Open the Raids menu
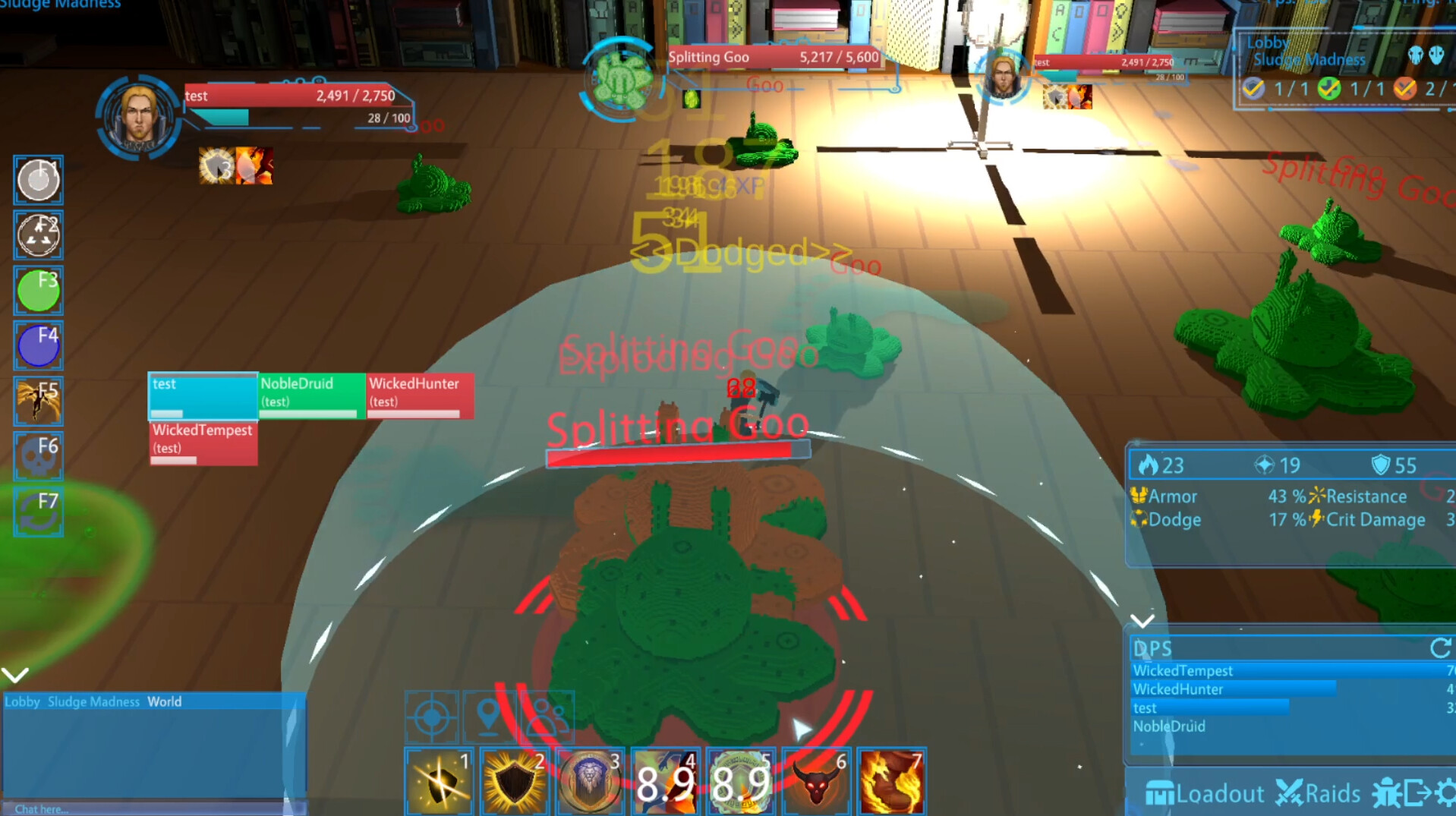The height and width of the screenshot is (816, 1456). (x=1319, y=794)
